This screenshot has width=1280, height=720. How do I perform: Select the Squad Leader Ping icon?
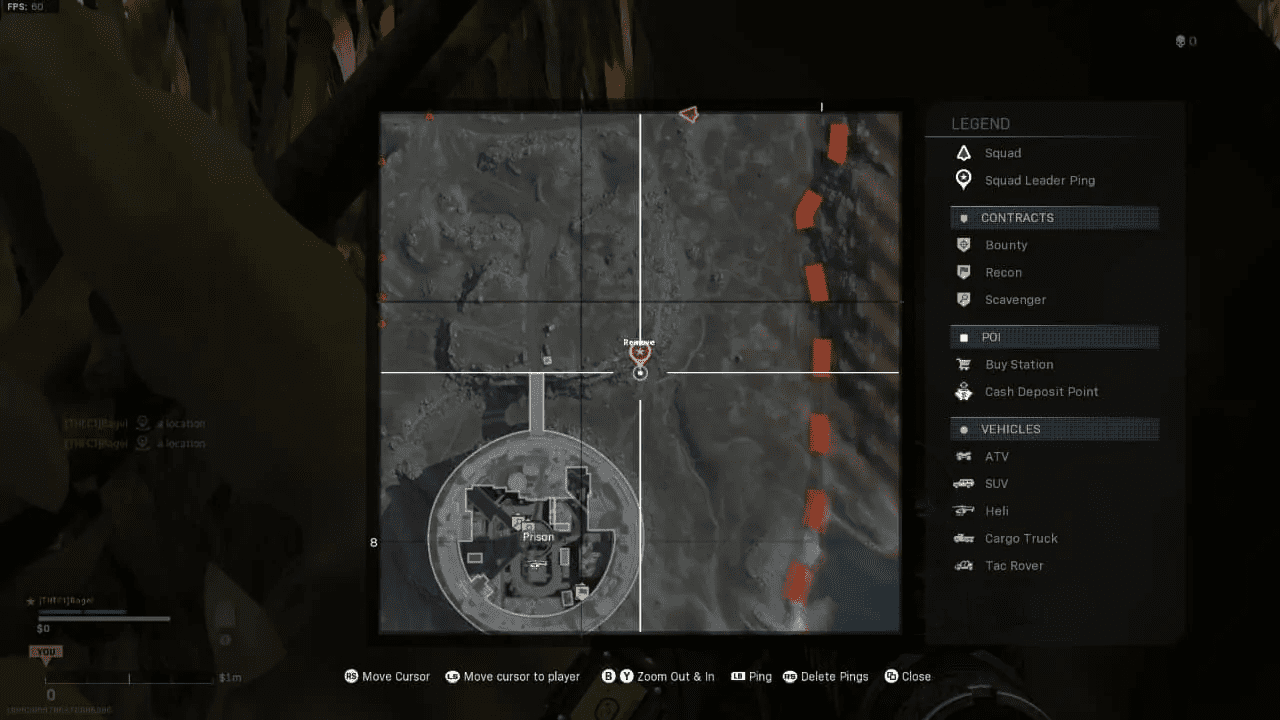click(963, 179)
